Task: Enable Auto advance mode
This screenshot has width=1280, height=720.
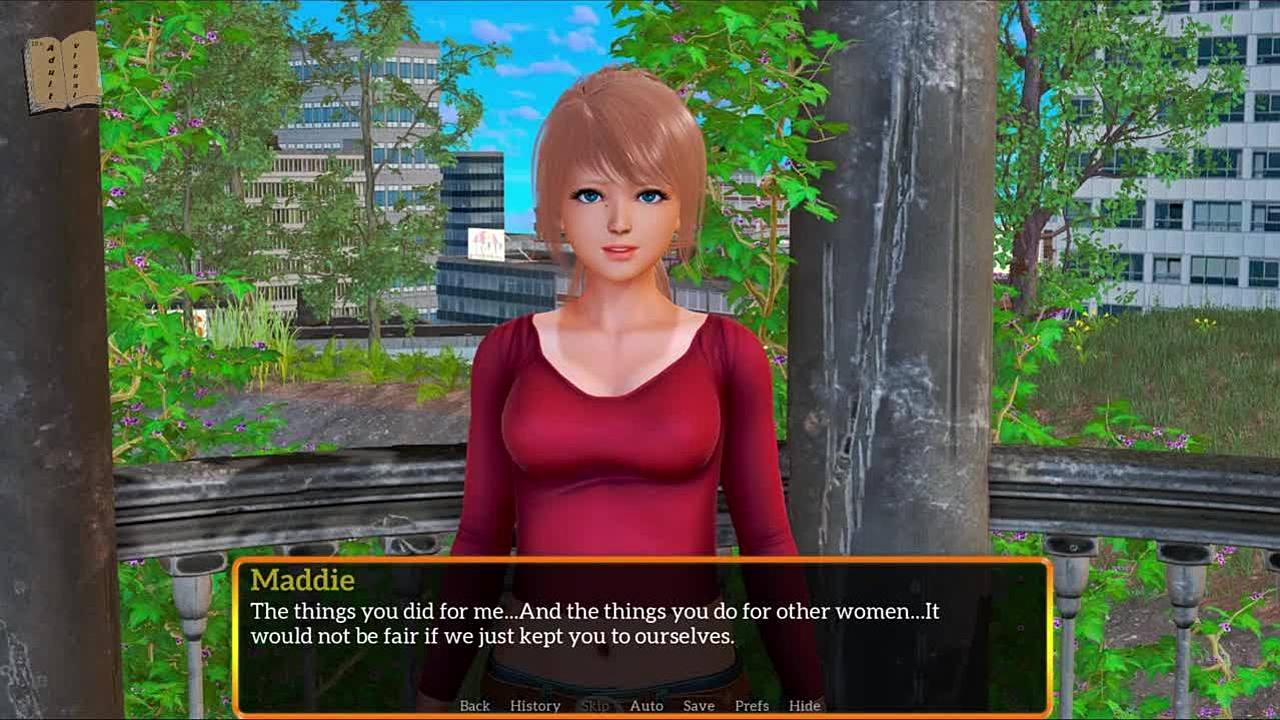Action: coord(646,706)
